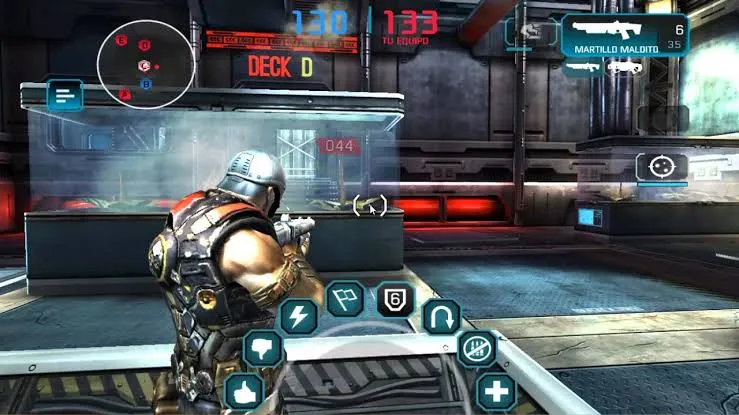739x415 pixels.
Task: Choose the U-turn arrow command
Action: (x=441, y=317)
